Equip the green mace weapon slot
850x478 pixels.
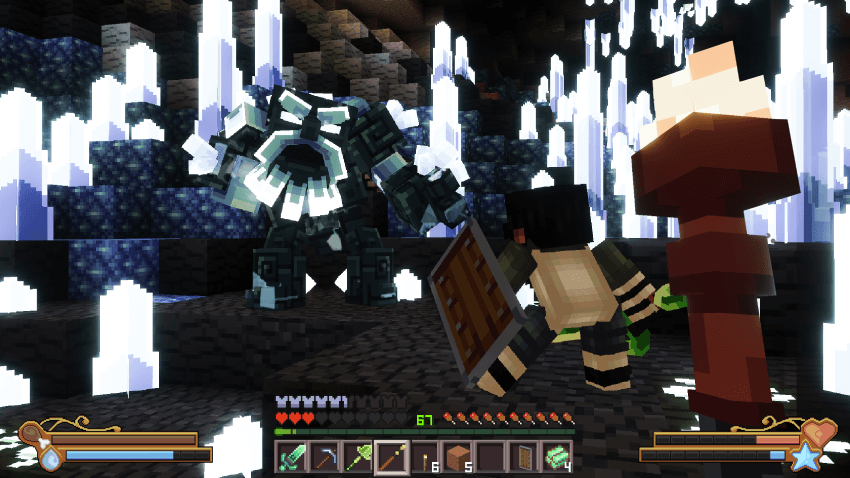(358, 457)
